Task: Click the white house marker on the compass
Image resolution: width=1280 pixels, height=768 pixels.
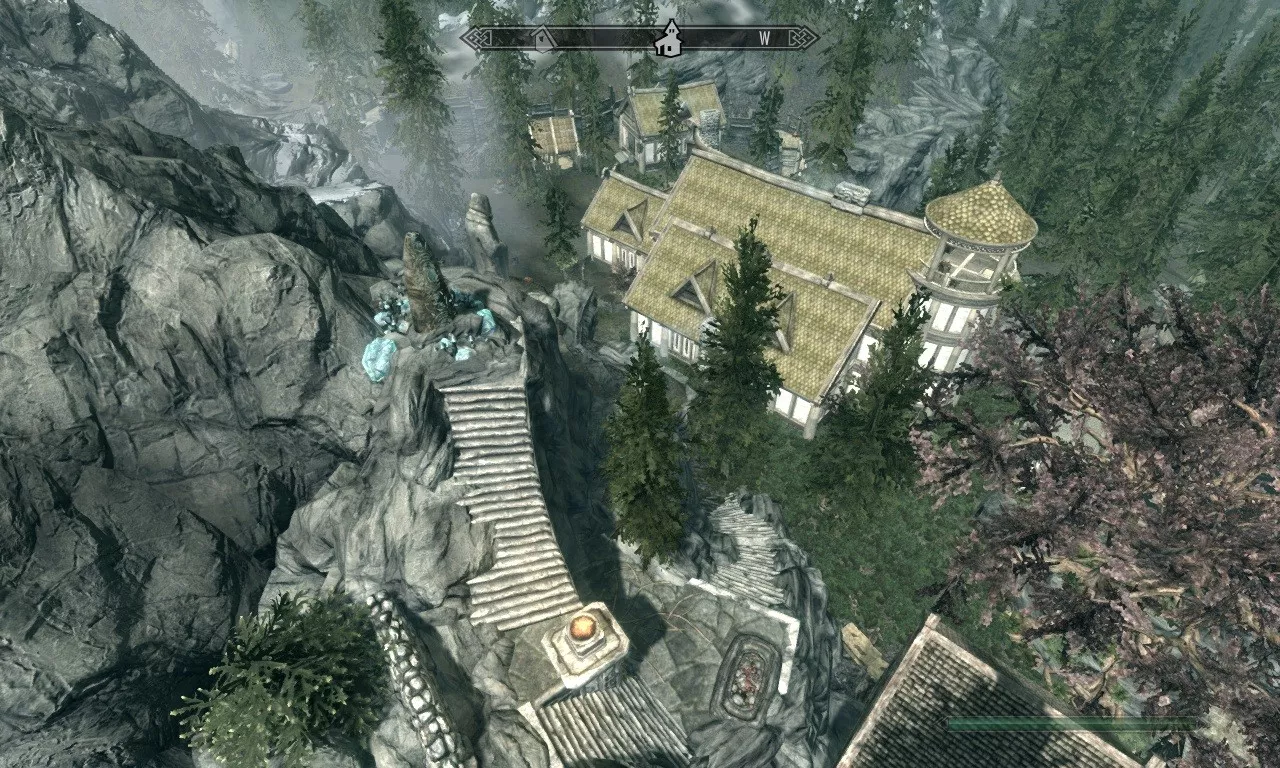Action: click(666, 40)
